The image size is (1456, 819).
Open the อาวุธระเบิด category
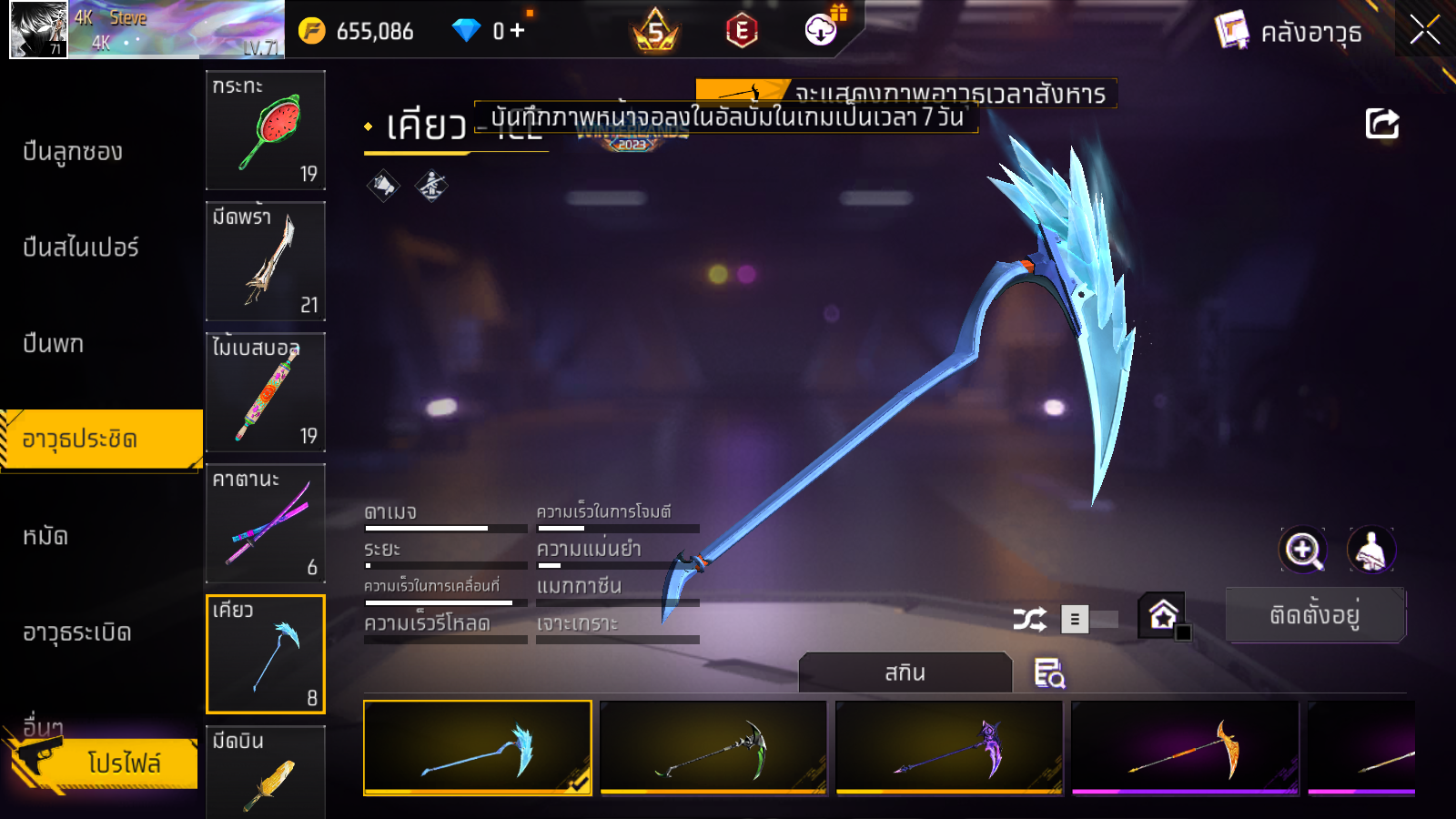(x=76, y=632)
